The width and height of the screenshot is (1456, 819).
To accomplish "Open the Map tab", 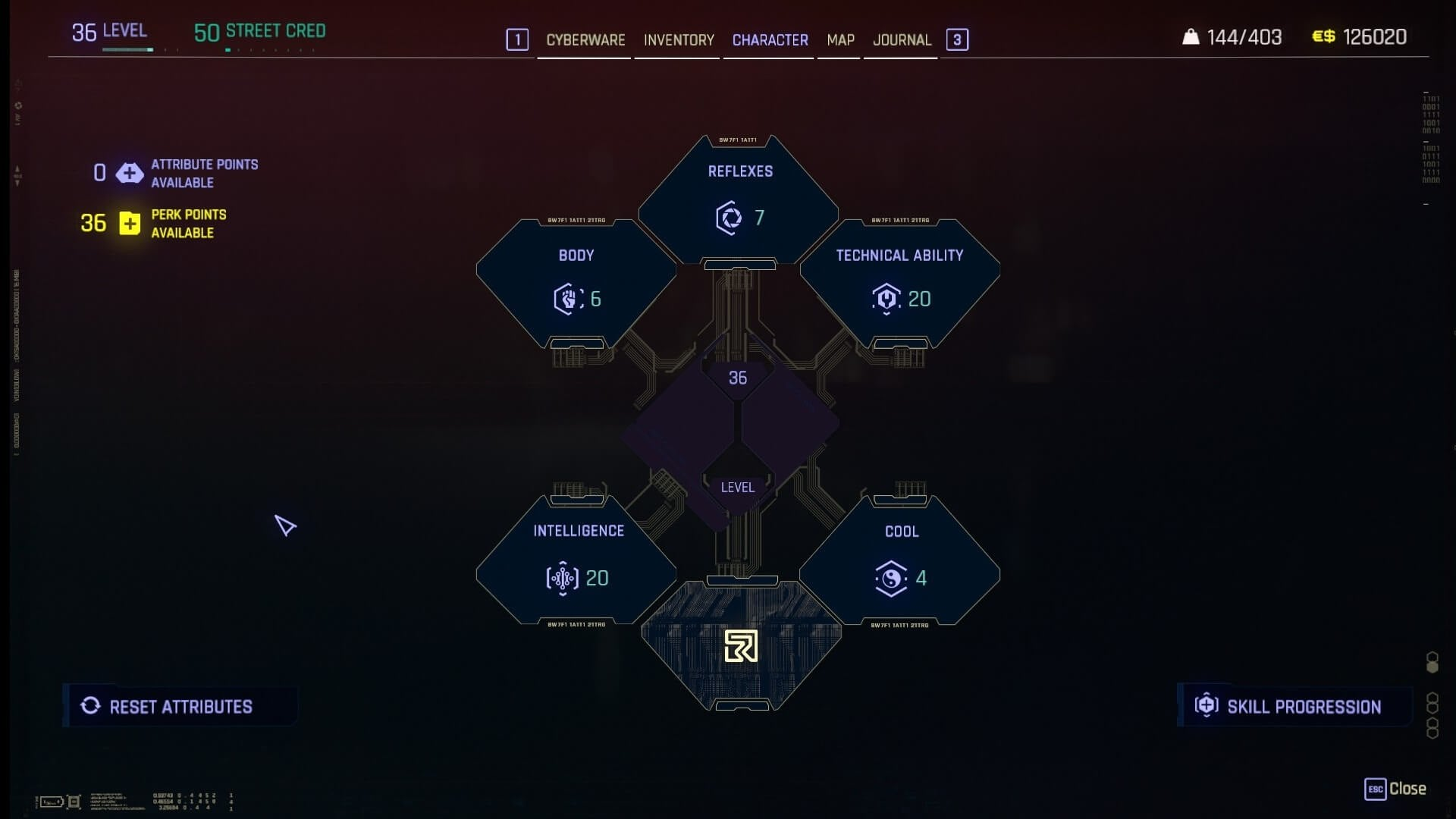I will point(840,40).
